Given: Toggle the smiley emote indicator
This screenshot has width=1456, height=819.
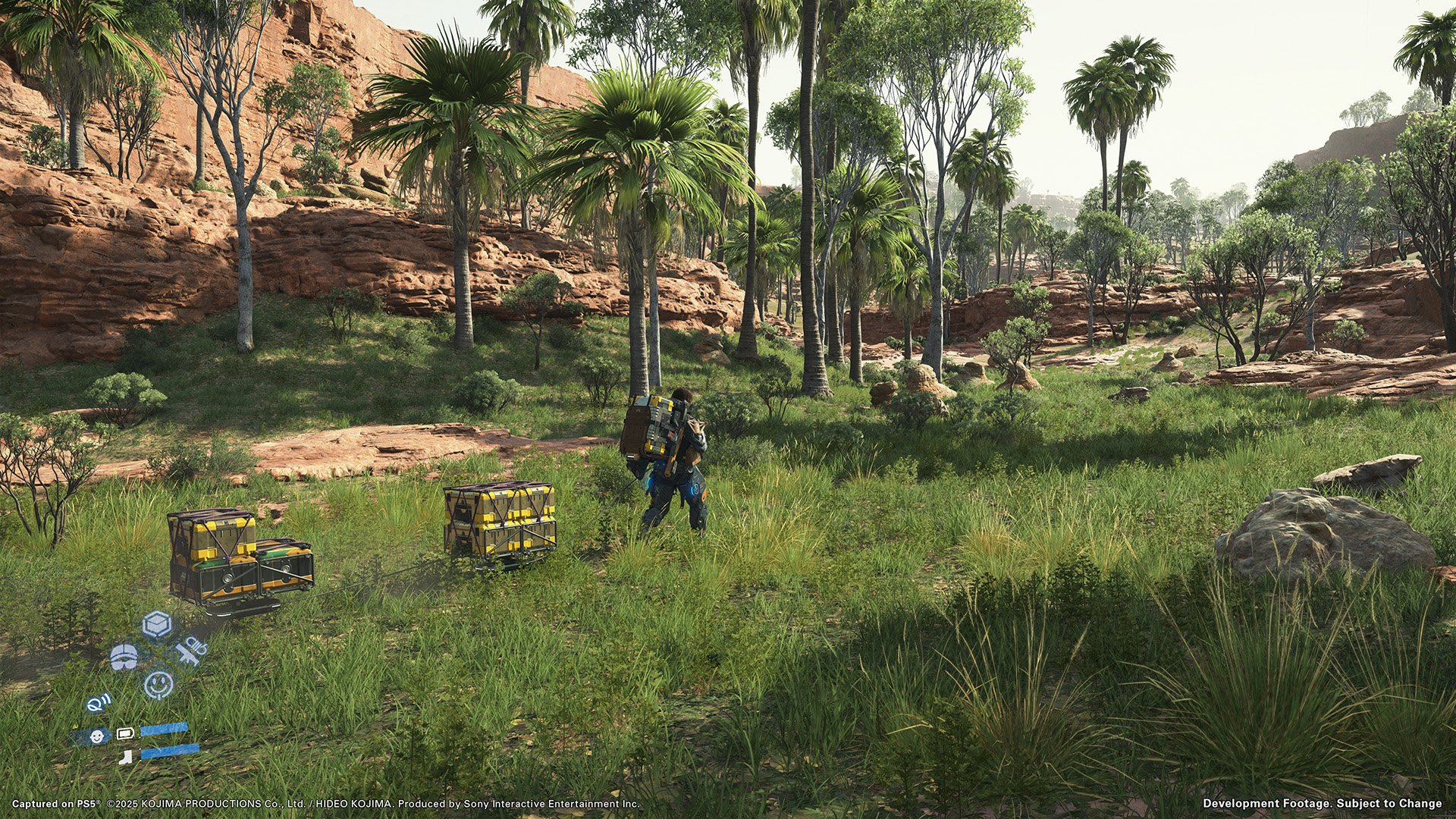Looking at the screenshot, I should [x=158, y=685].
